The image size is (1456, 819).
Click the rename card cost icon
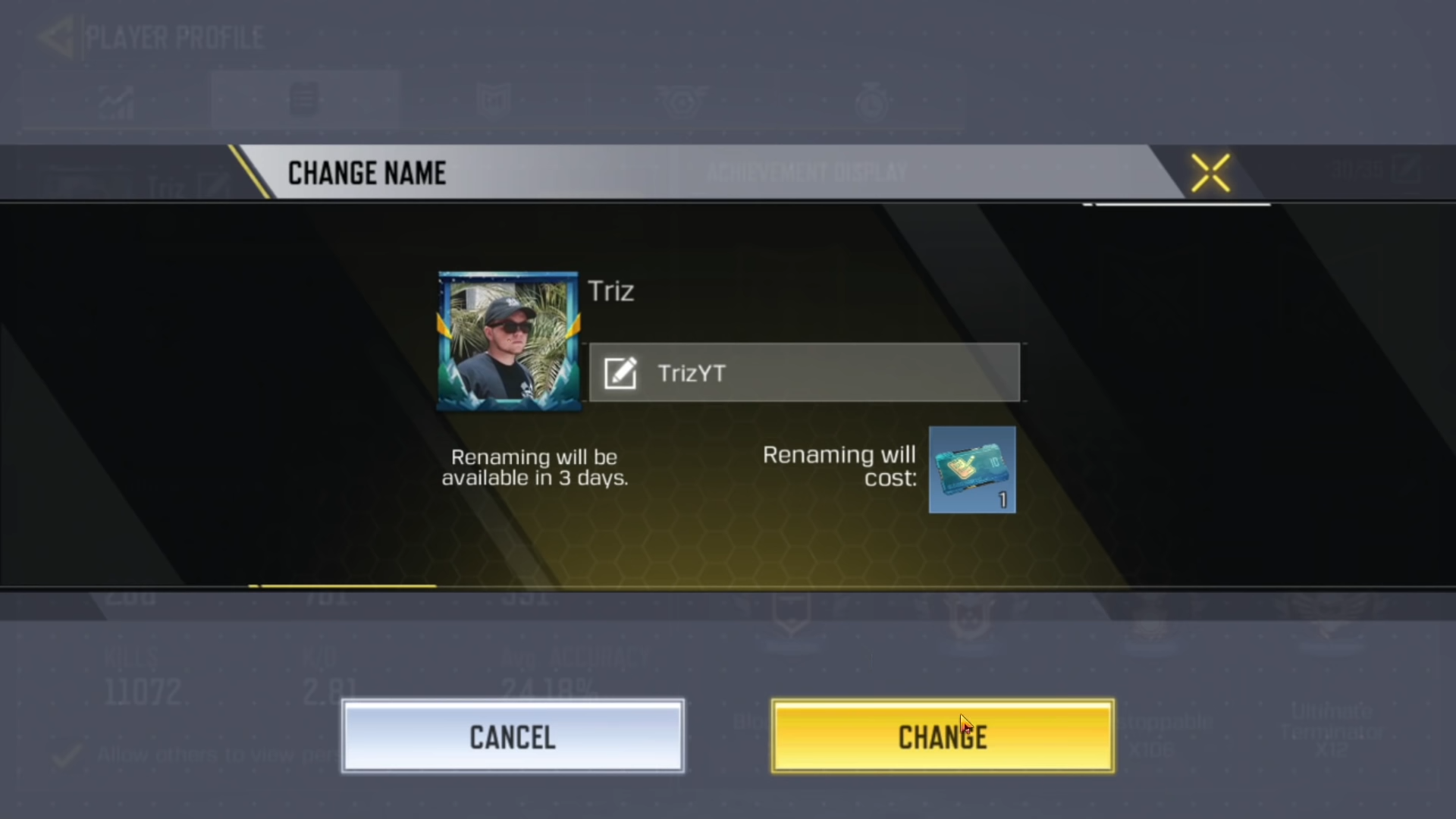point(972,470)
